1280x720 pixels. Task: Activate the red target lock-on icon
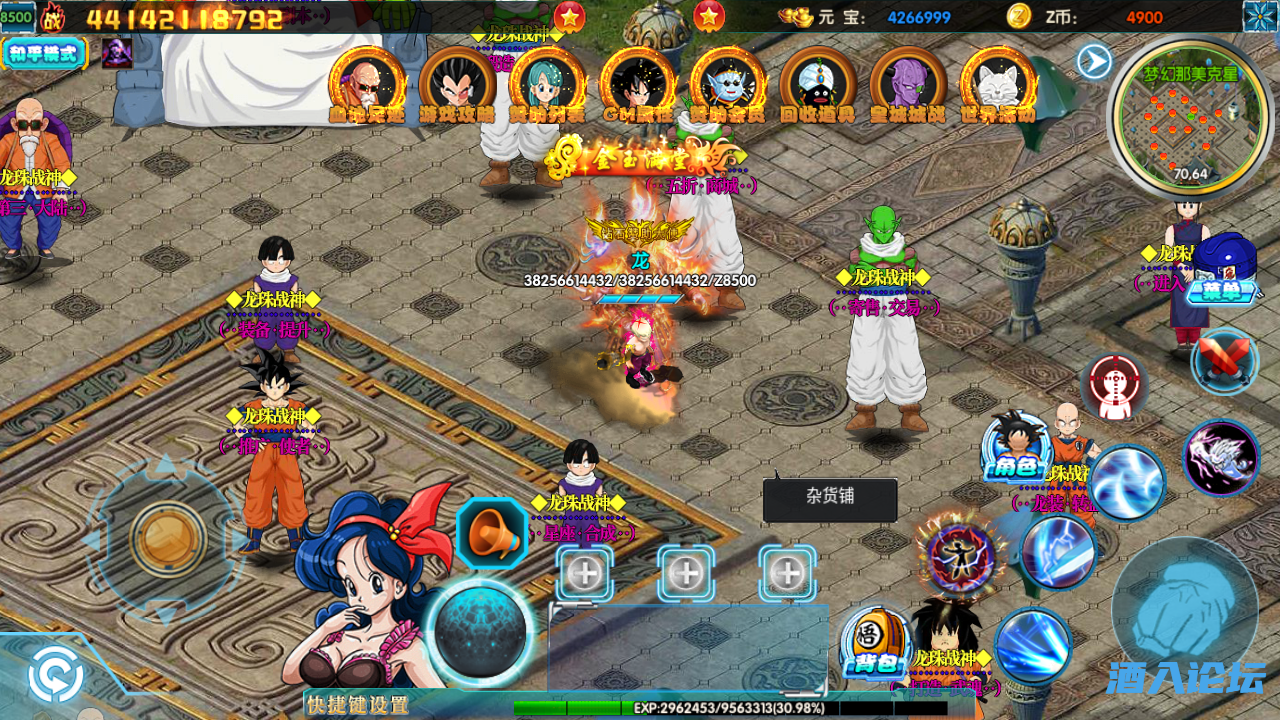[x=1113, y=387]
